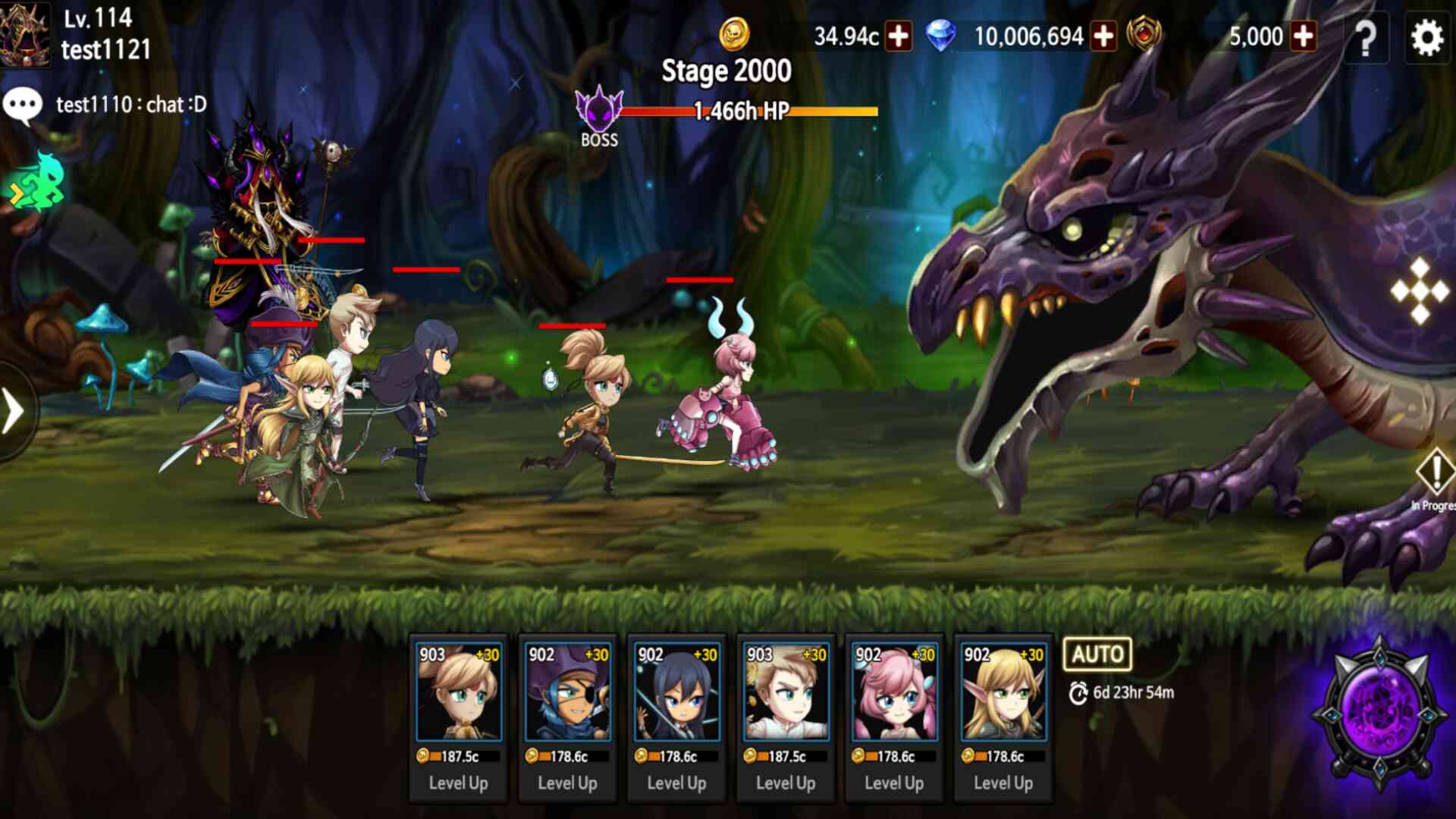Image resolution: width=1456 pixels, height=819 pixels.
Task: Open the In Progress alert icon
Action: click(x=1435, y=474)
